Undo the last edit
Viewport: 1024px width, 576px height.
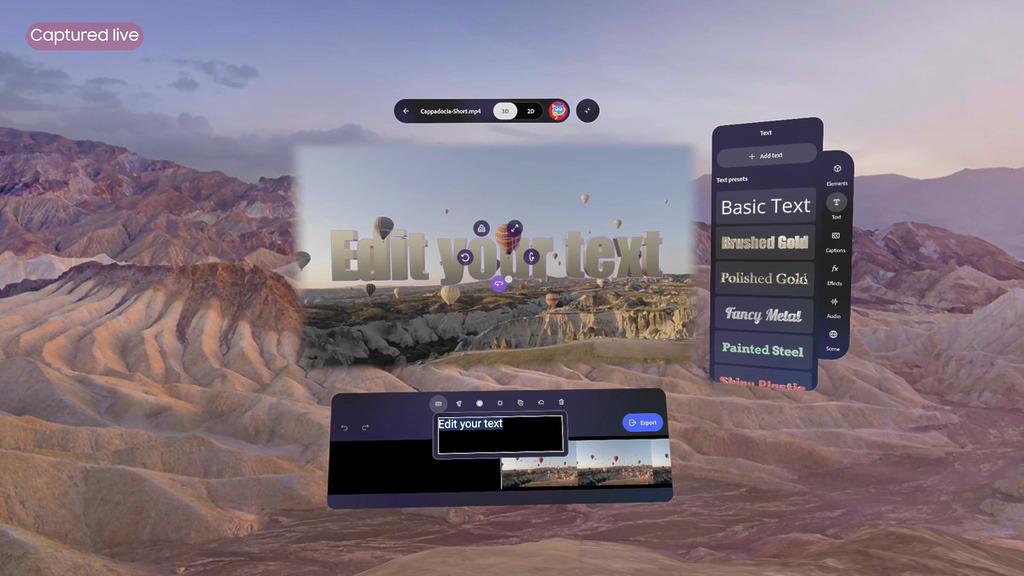(345, 428)
